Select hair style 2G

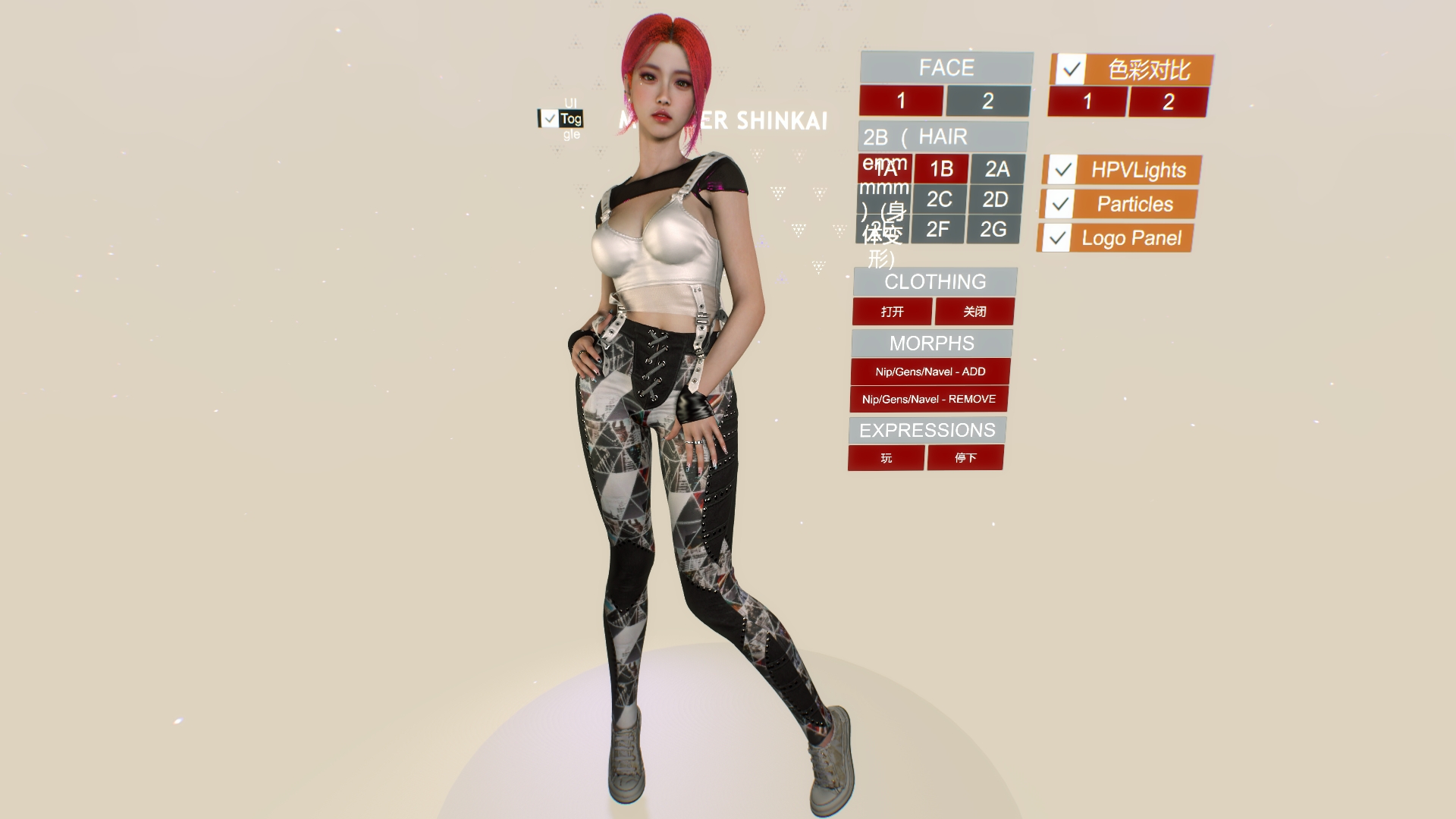(995, 229)
